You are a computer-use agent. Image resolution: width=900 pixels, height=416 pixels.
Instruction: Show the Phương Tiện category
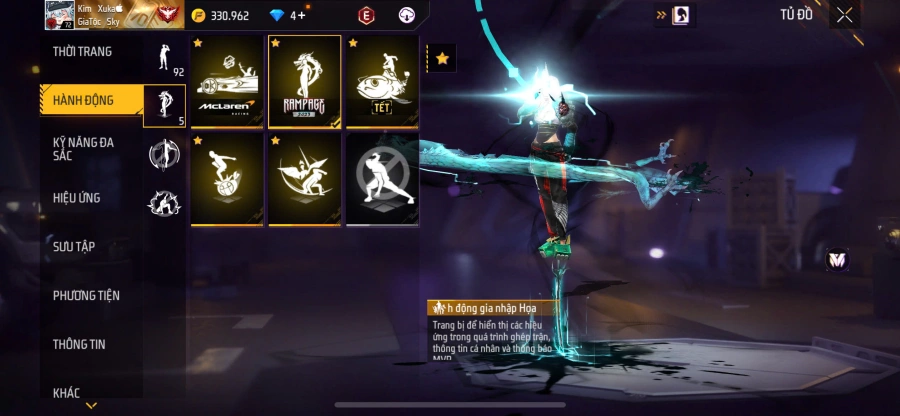pyautogui.click(x=86, y=295)
